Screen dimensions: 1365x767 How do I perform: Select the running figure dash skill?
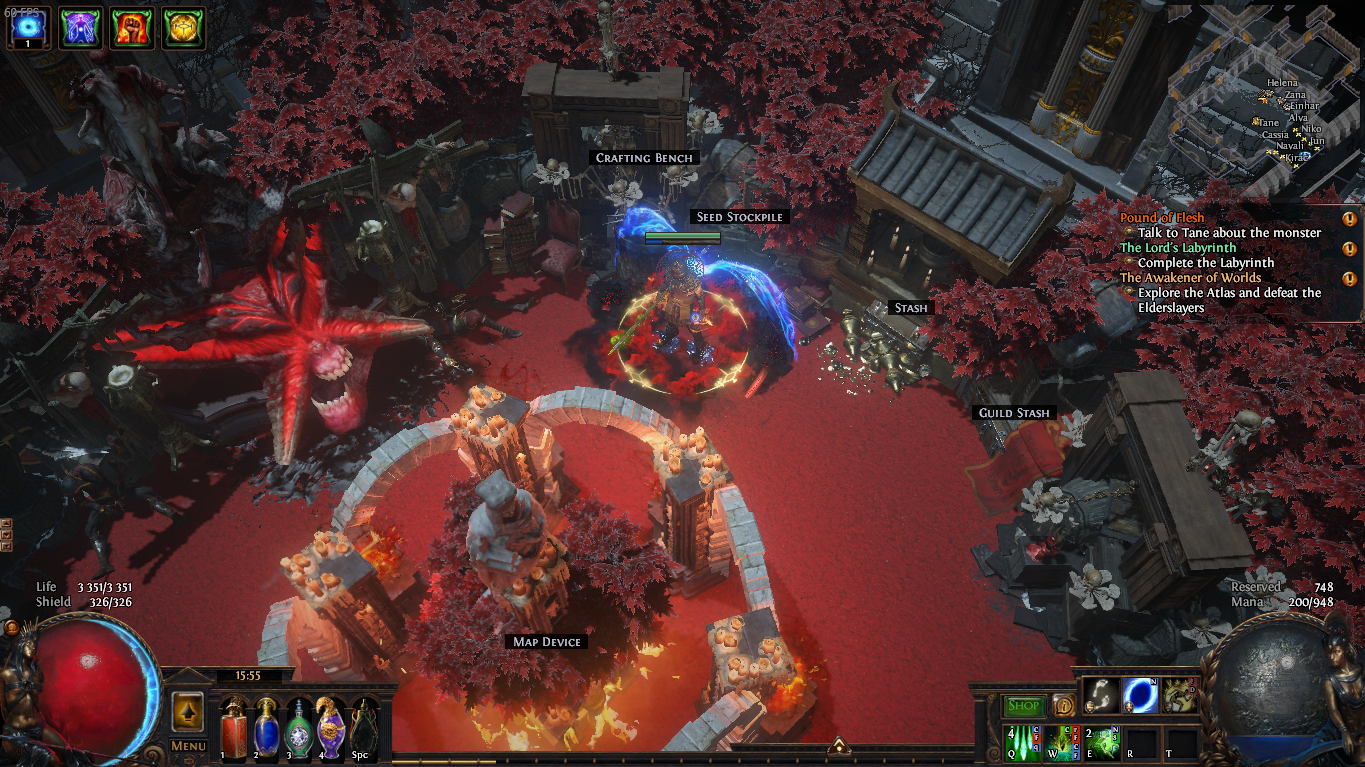1180,695
